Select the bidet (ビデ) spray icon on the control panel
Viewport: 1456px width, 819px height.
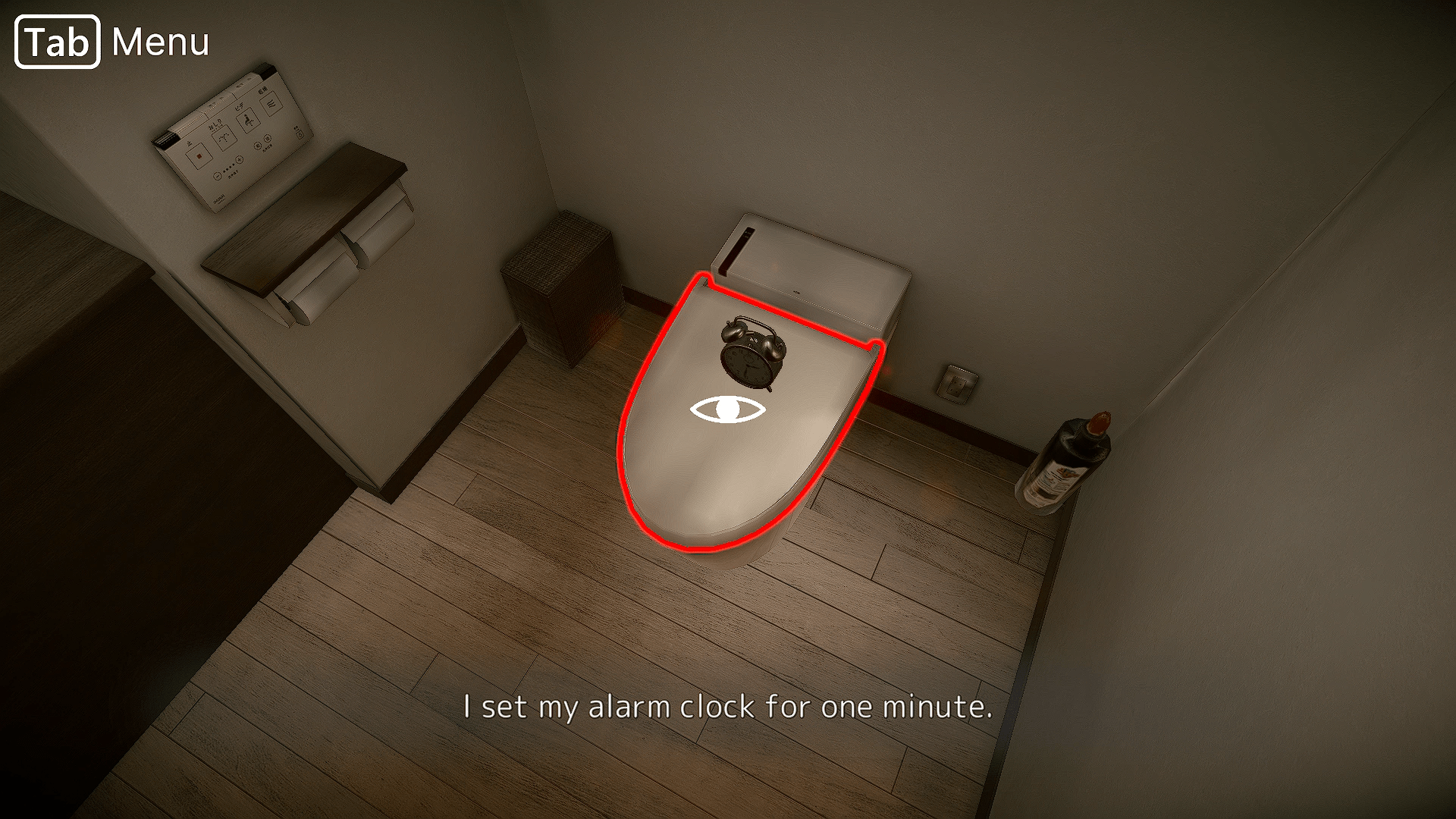[246, 121]
